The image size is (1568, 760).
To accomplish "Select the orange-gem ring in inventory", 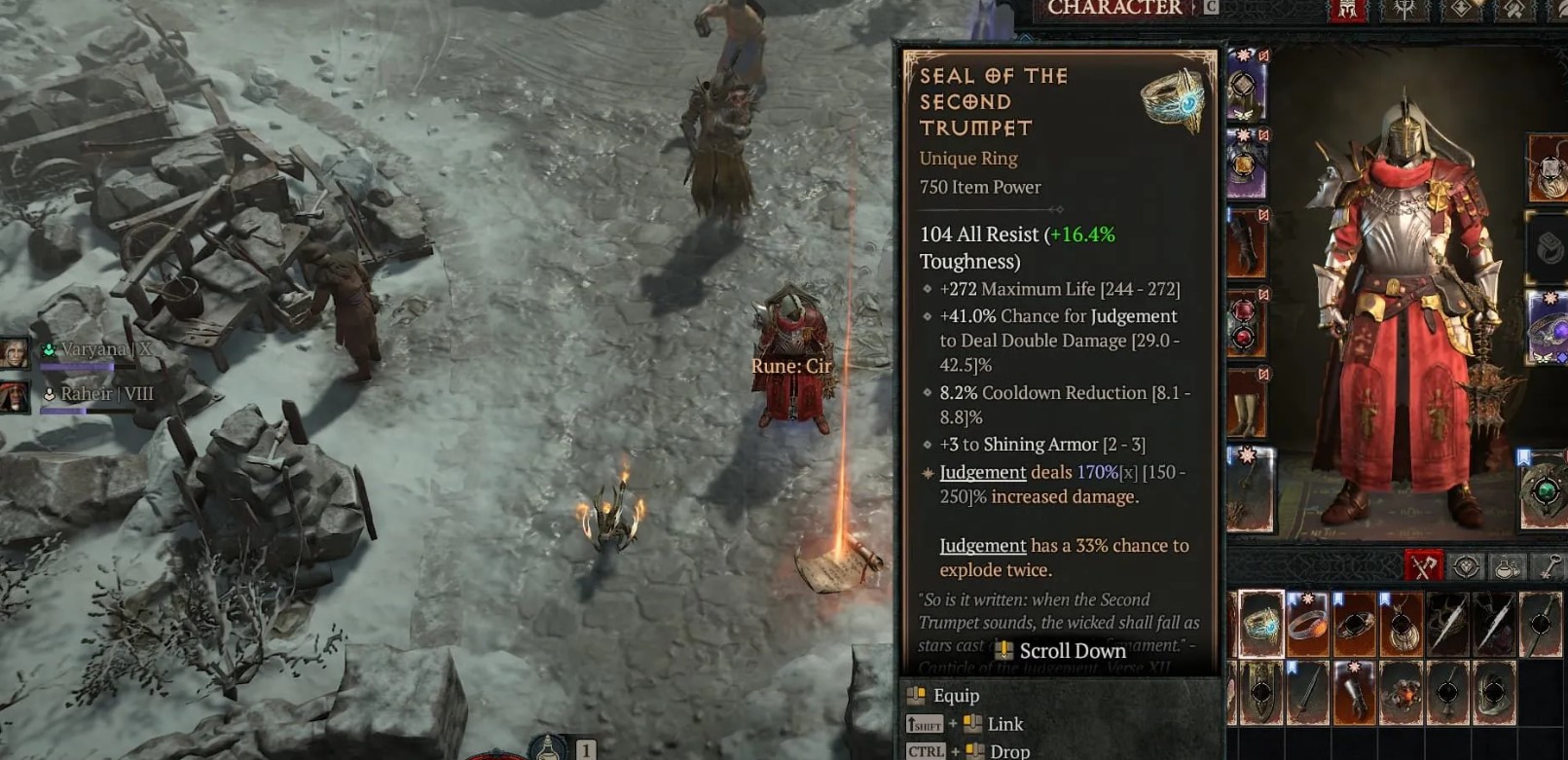I will point(1307,624).
